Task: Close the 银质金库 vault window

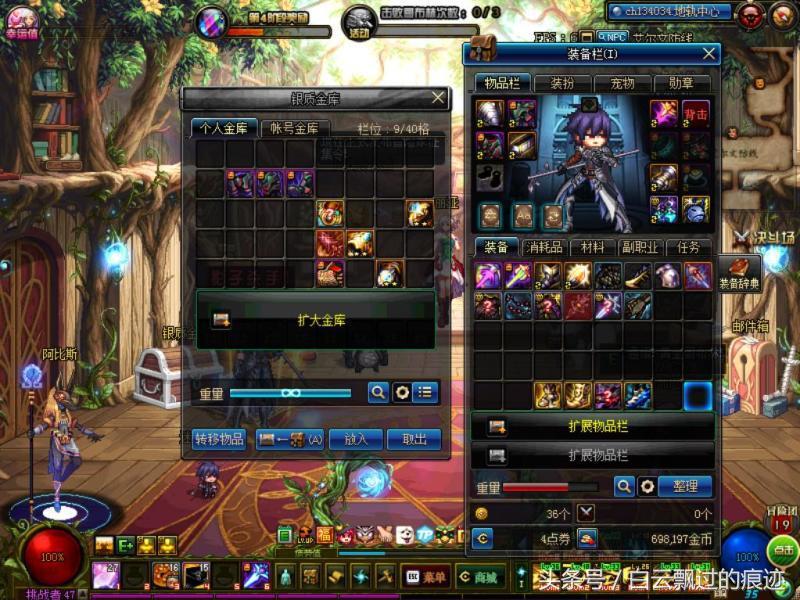Action: (438, 97)
